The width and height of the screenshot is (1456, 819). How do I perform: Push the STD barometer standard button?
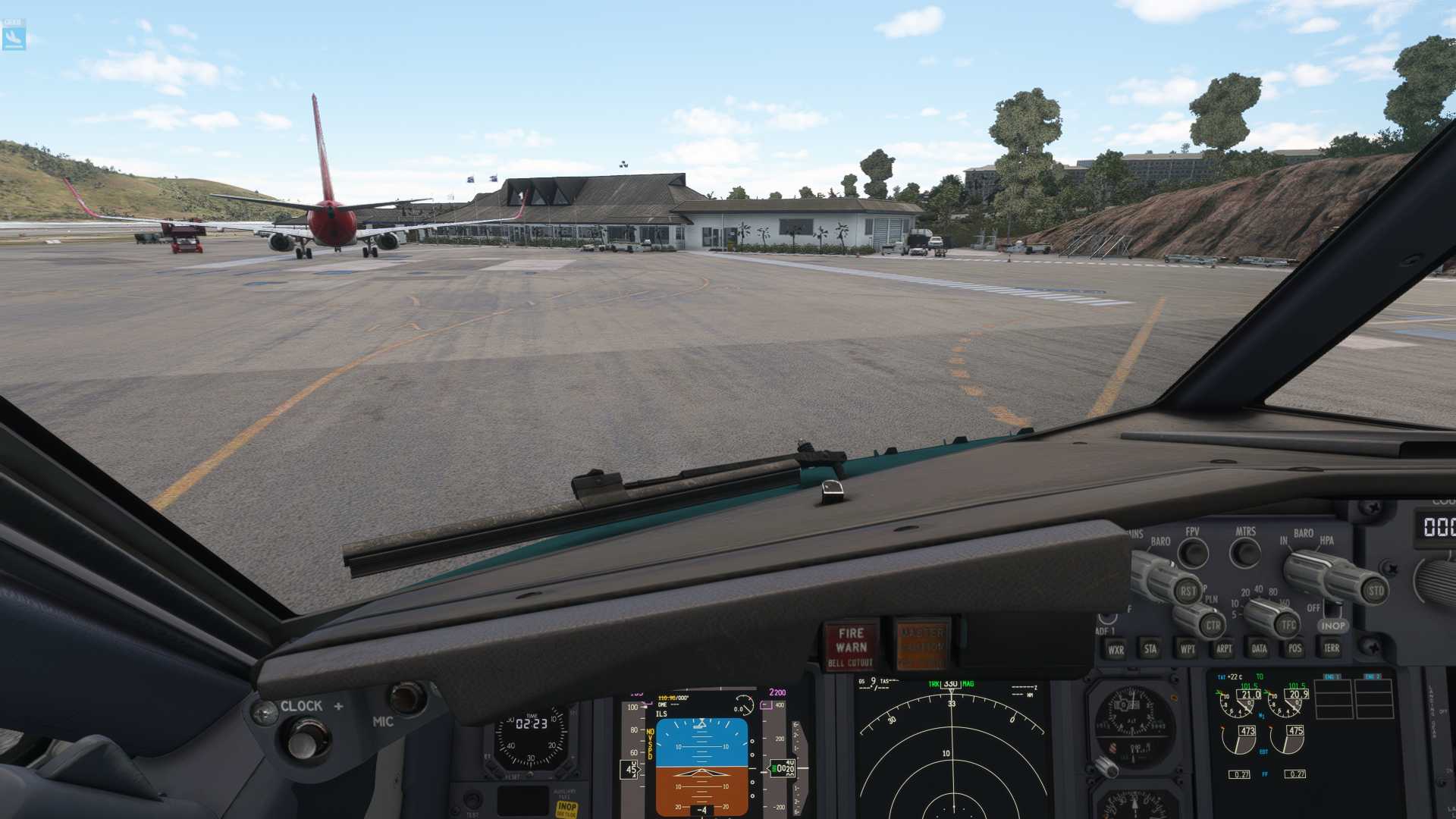click(1374, 590)
